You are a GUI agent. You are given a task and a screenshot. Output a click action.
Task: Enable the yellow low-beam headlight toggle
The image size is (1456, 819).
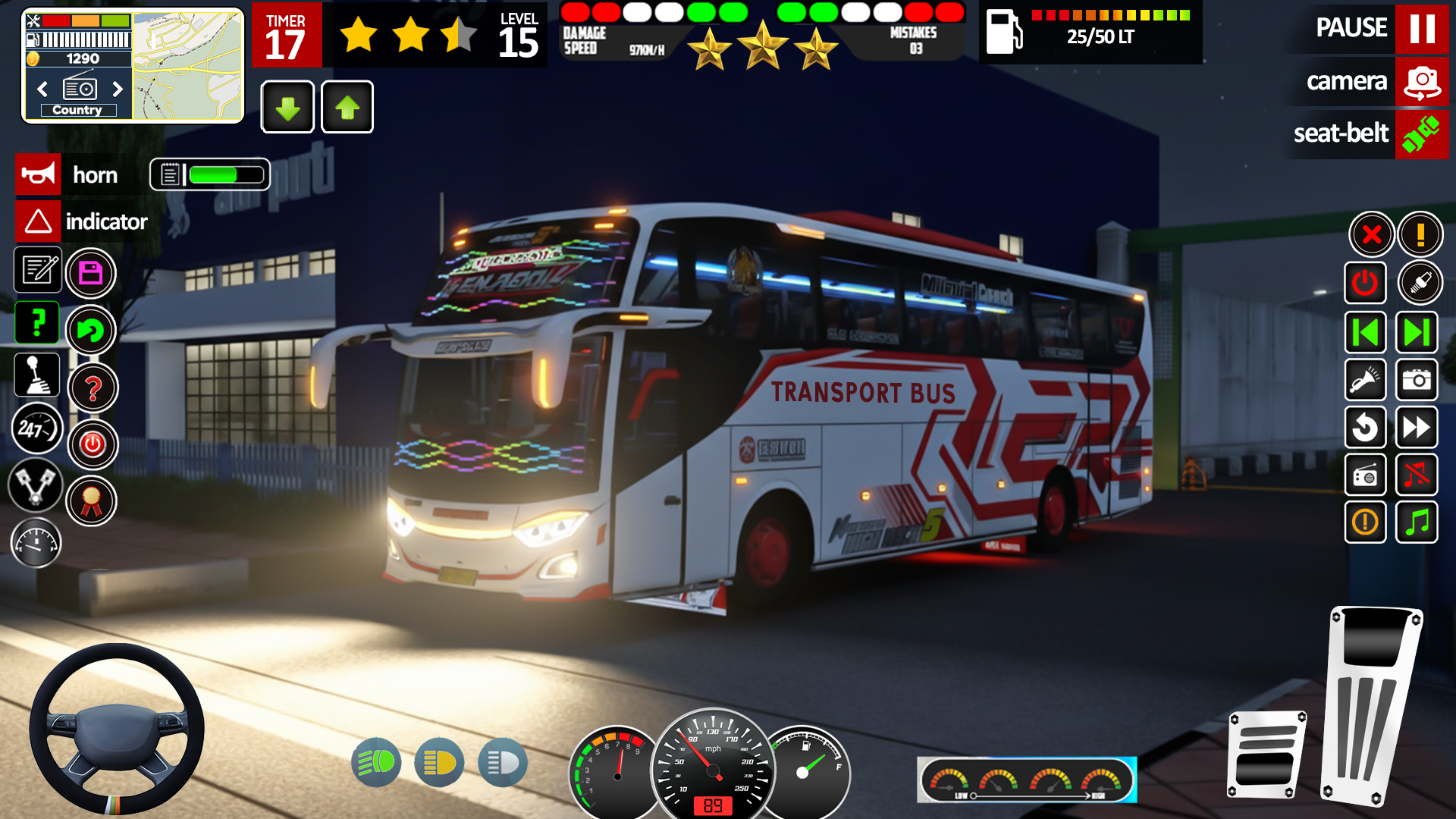pos(440,762)
